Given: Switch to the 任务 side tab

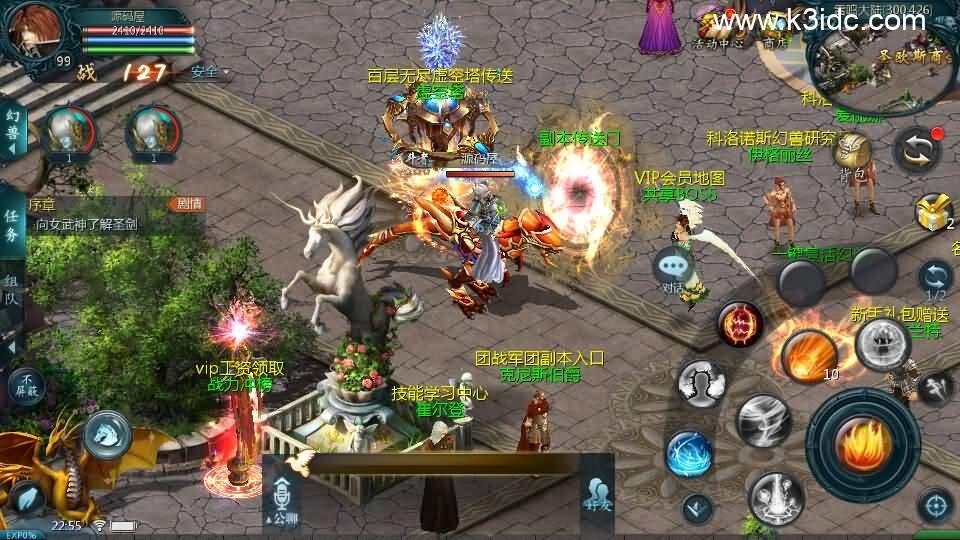Looking at the screenshot, I should click(12, 229).
